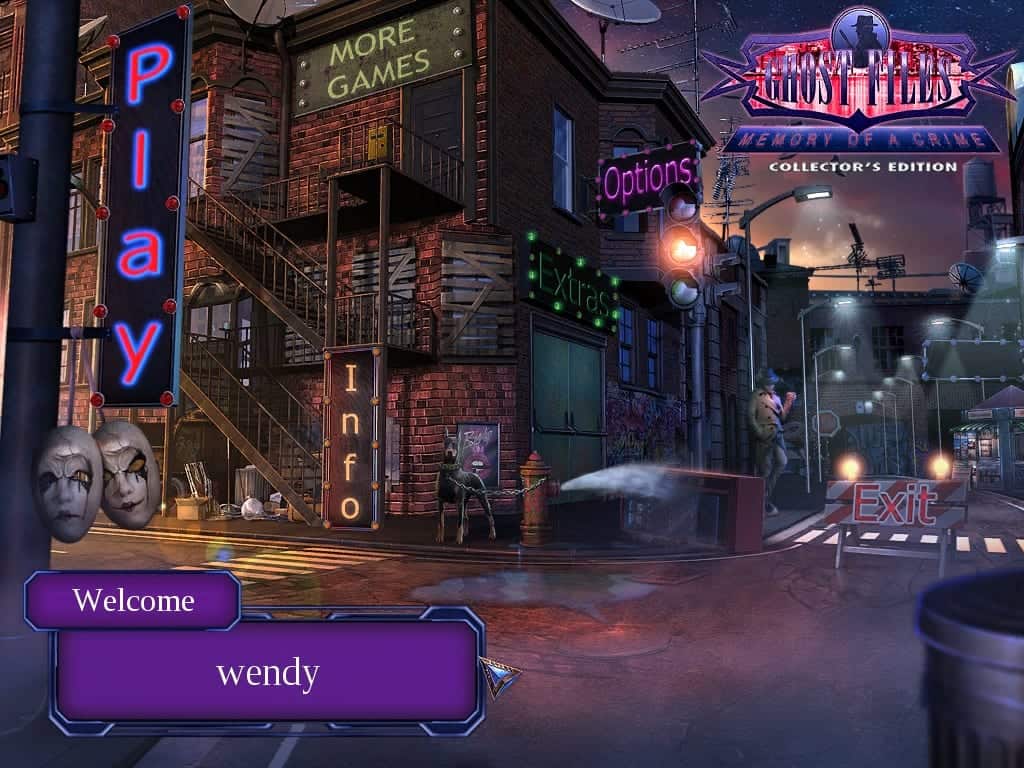Start the game with the Play neon sign
1024x768 pixels.
(x=143, y=210)
